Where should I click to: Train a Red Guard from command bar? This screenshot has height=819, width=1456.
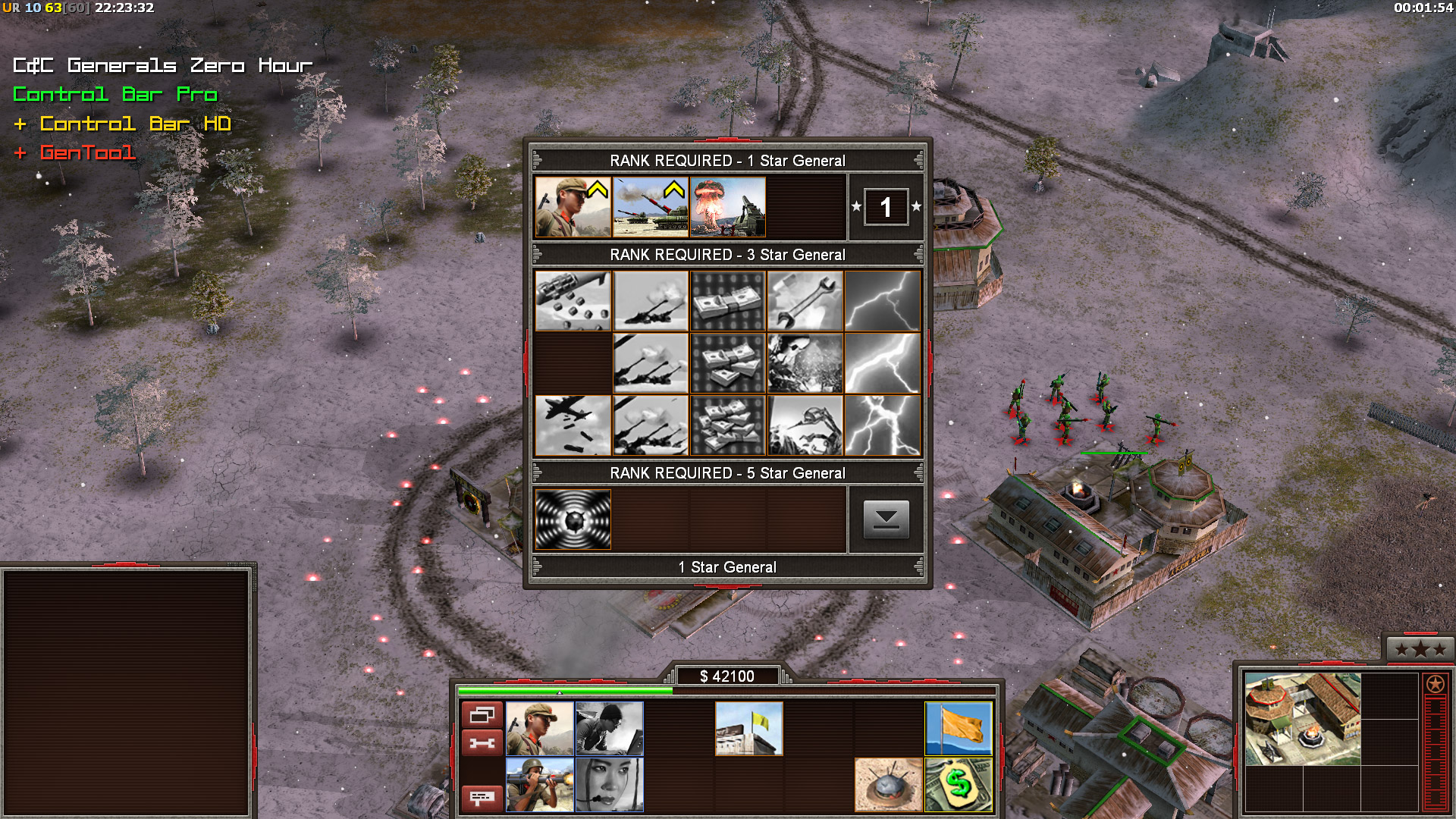[539, 729]
